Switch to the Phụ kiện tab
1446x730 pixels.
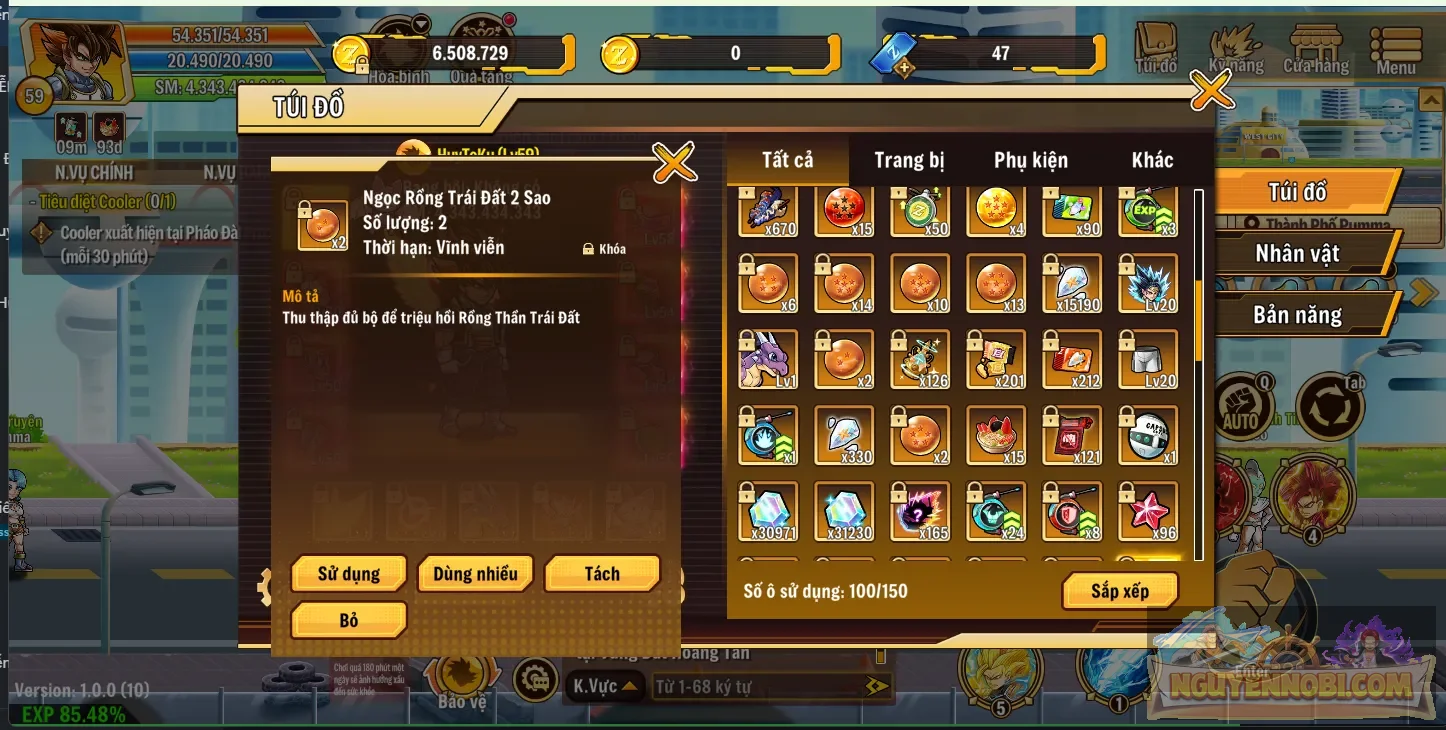(1030, 160)
